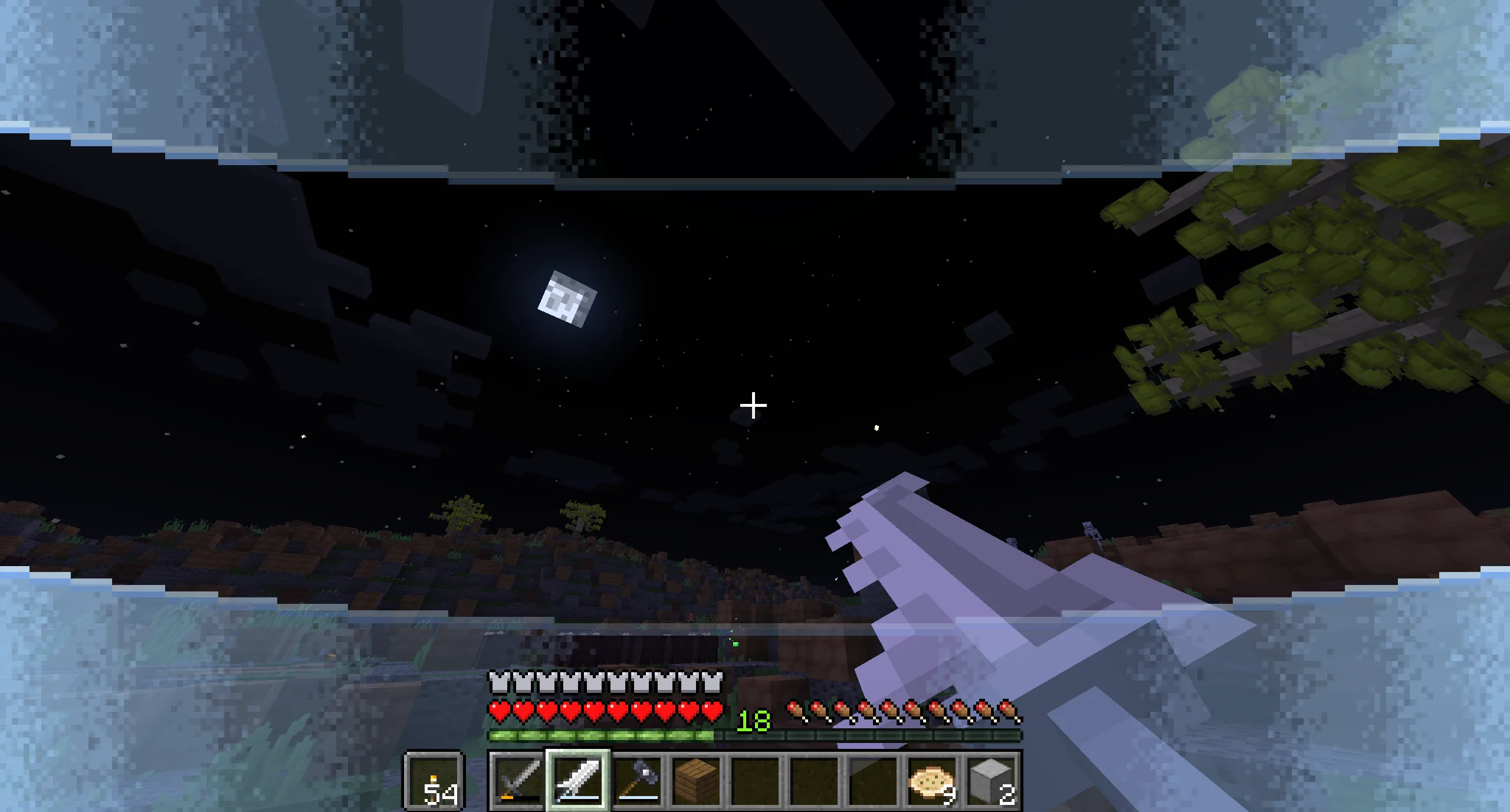Click the crosshair at screen center
Image resolution: width=1510 pixels, height=812 pixels.
pos(753,405)
